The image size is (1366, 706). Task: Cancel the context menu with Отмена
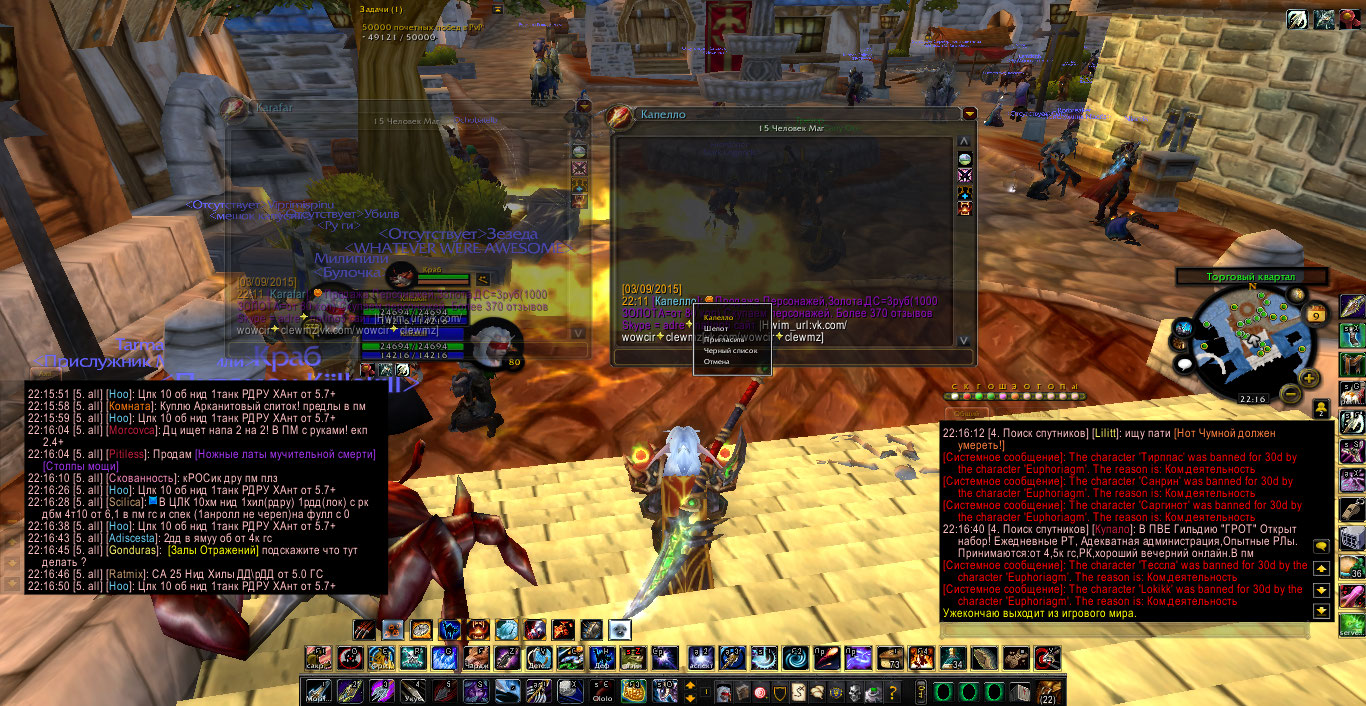click(716, 362)
